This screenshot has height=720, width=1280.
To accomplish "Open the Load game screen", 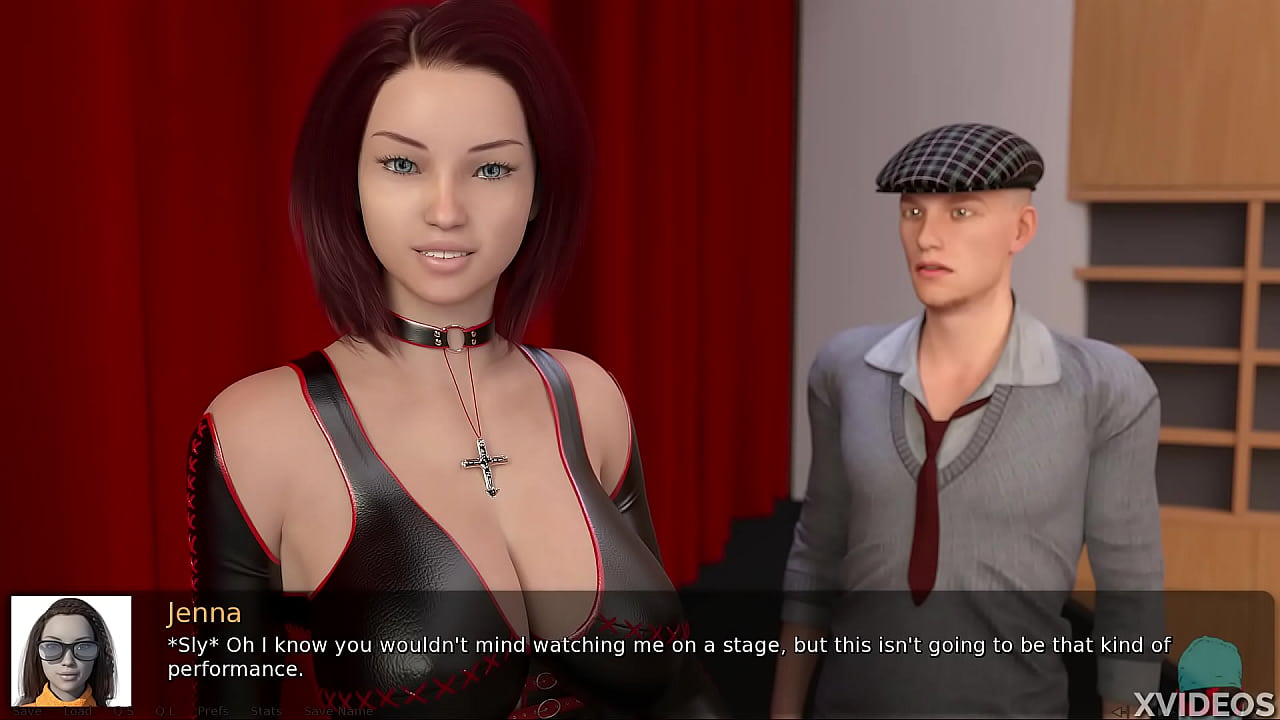I will [76, 711].
